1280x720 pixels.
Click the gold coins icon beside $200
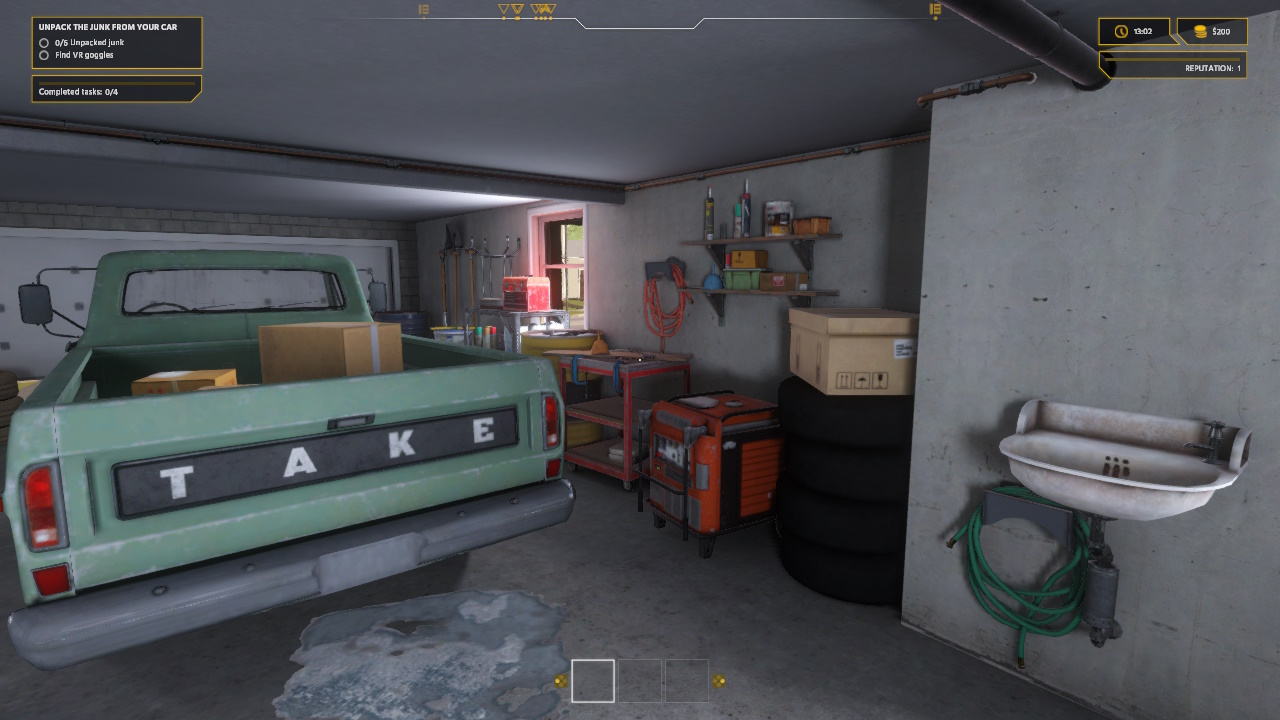click(x=1199, y=31)
